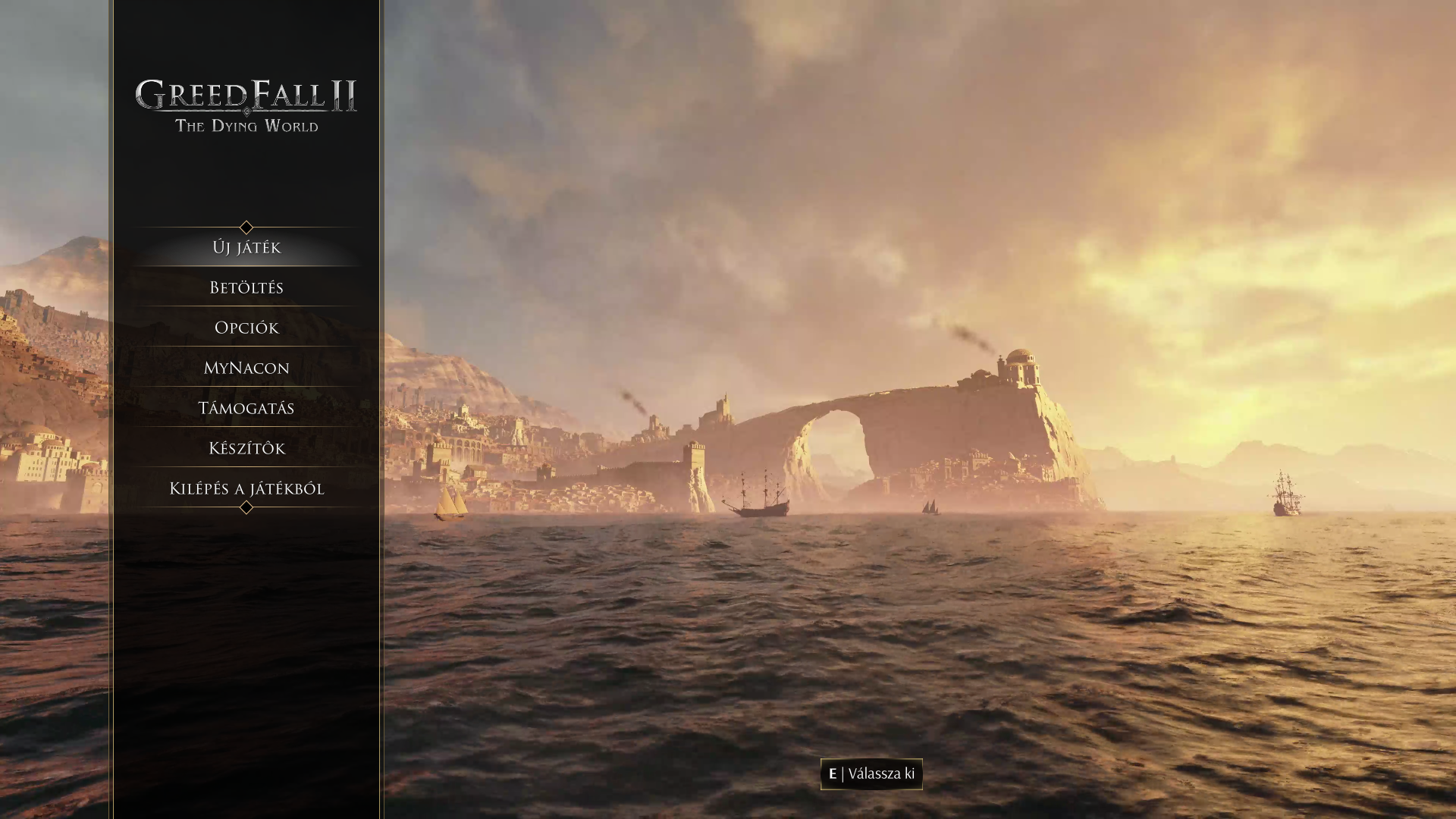The height and width of the screenshot is (819, 1456).
Task: Start a new game with Új játék
Action: (246, 248)
